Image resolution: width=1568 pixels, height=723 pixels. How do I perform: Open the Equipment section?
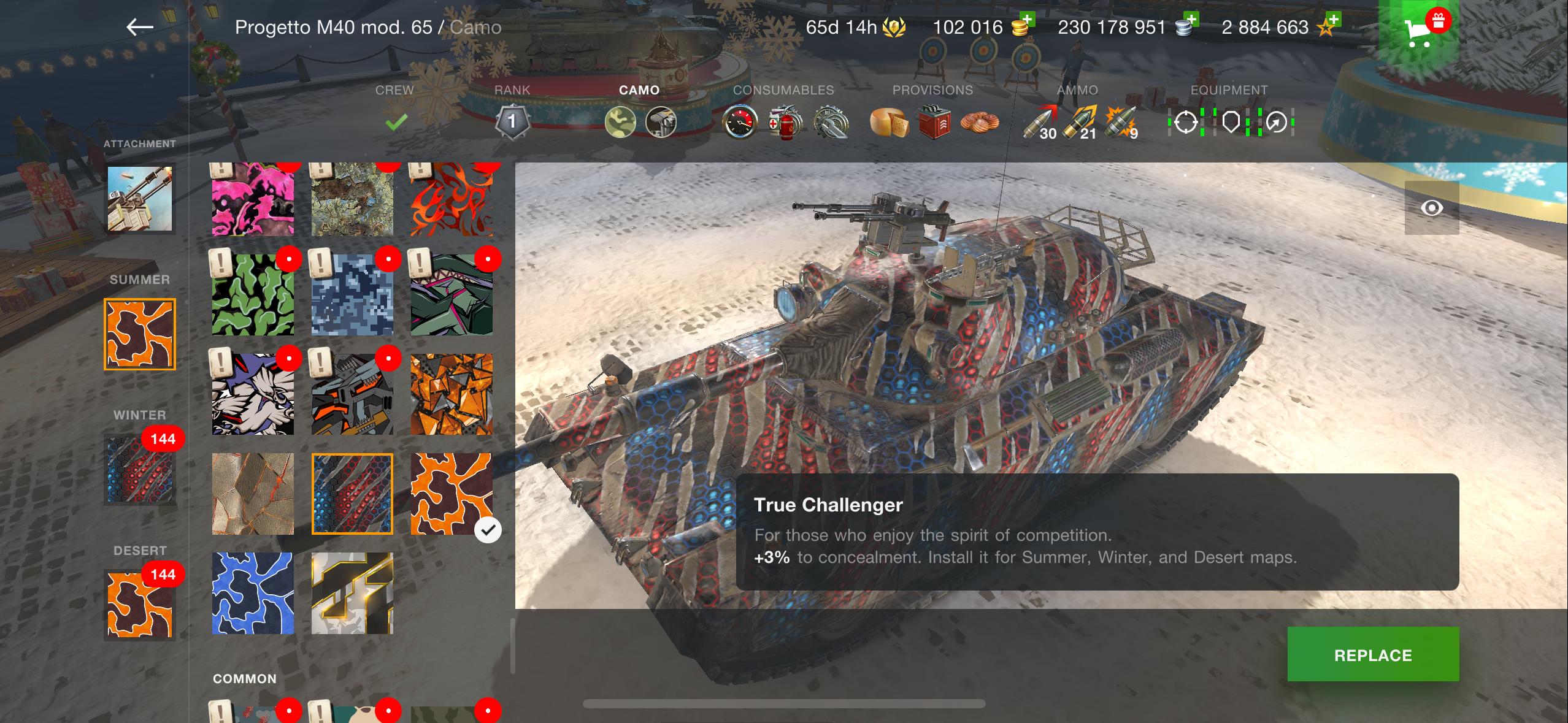click(x=1229, y=112)
